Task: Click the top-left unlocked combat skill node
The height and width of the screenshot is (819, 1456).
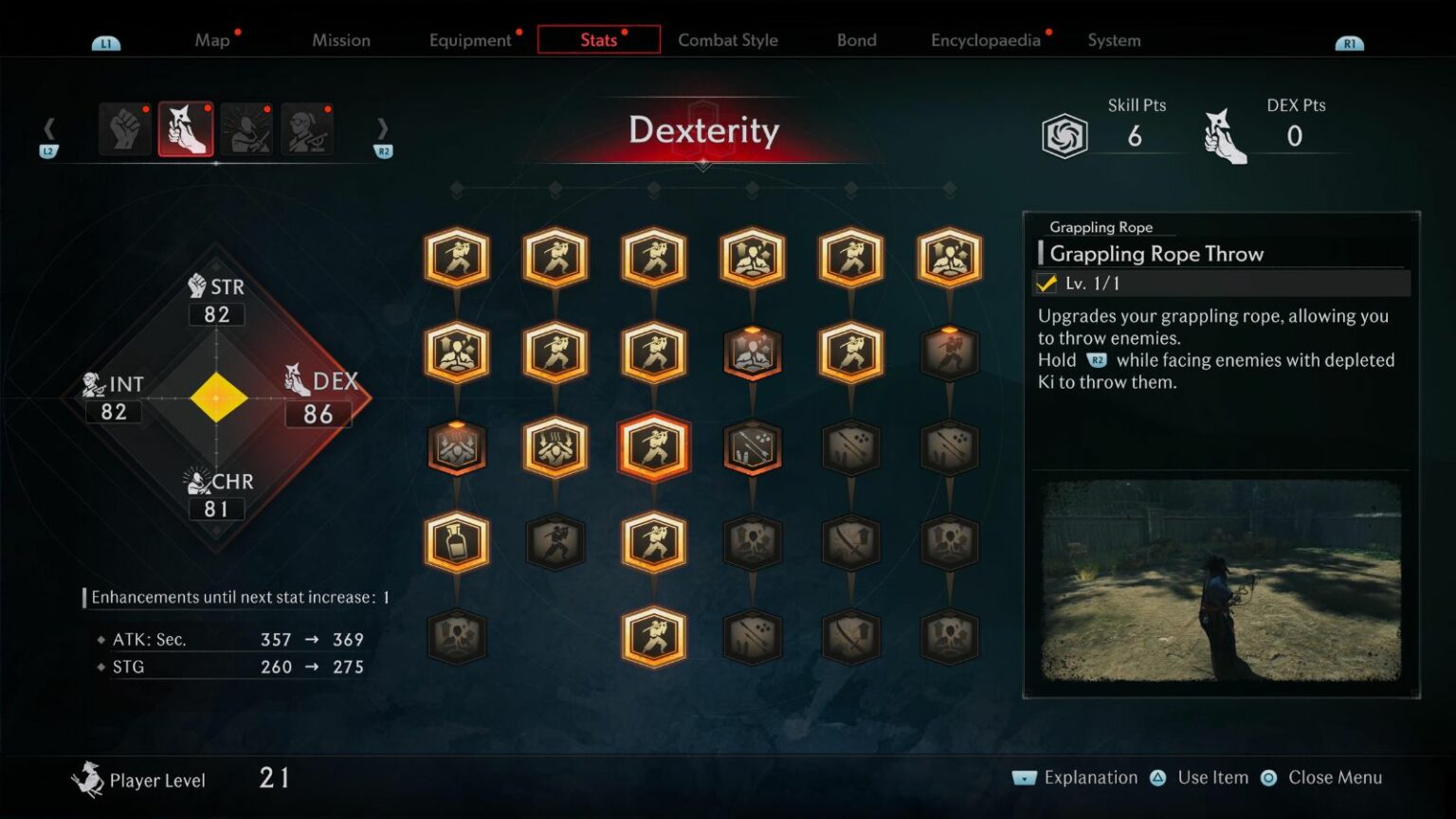Action: (456, 258)
